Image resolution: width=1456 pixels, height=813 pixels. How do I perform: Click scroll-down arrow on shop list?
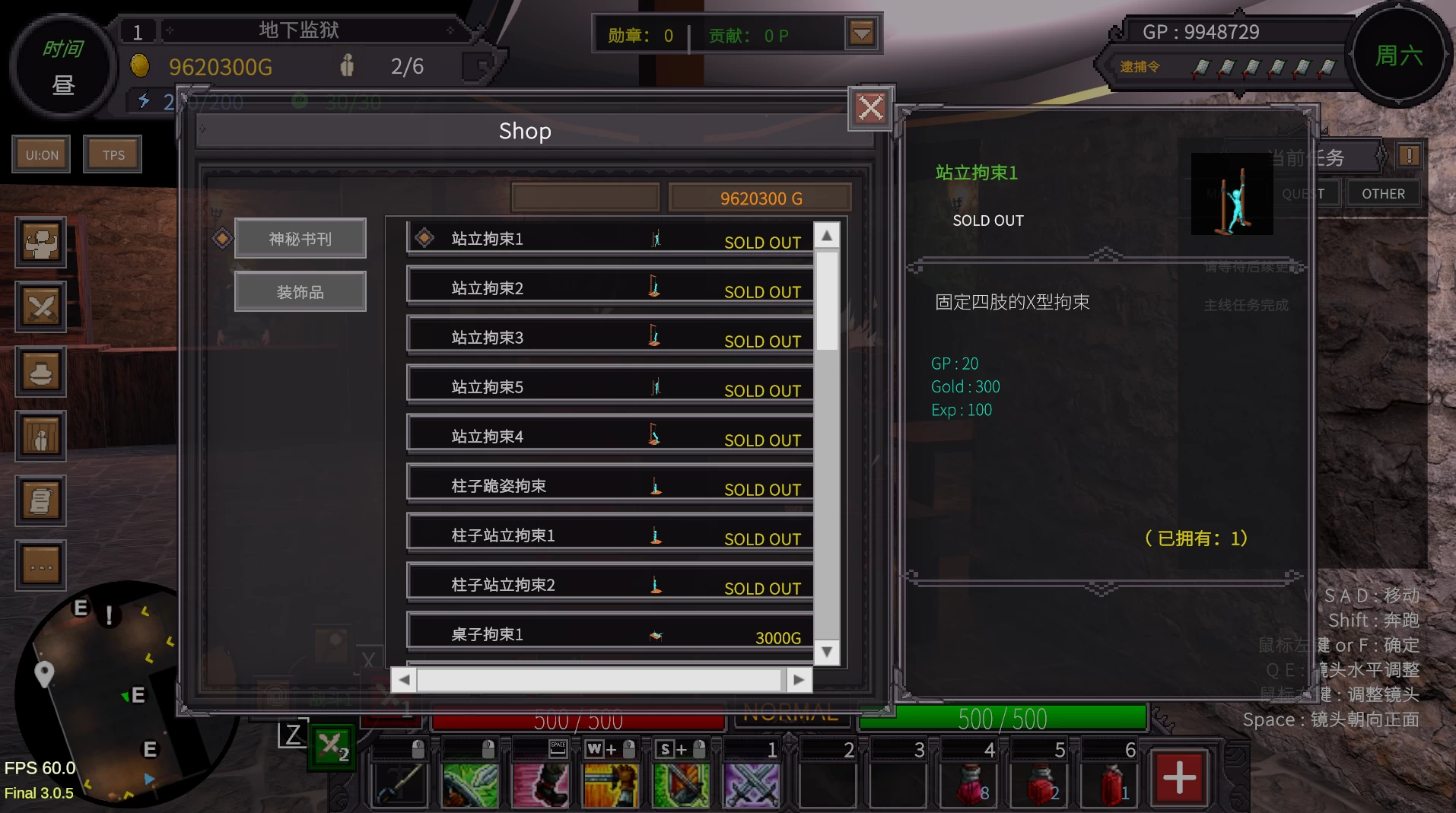pos(826,652)
